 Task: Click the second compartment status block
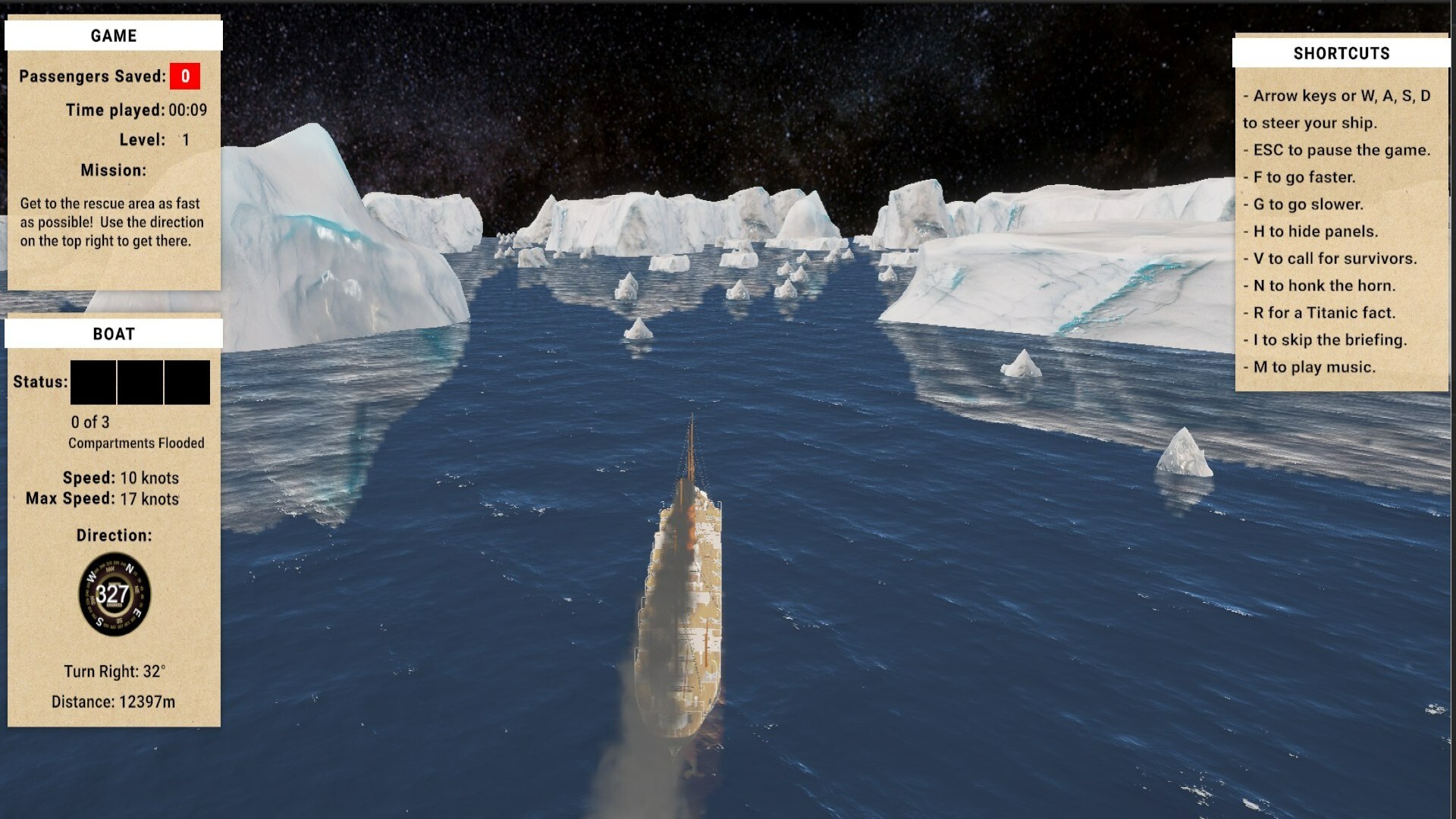coord(140,382)
